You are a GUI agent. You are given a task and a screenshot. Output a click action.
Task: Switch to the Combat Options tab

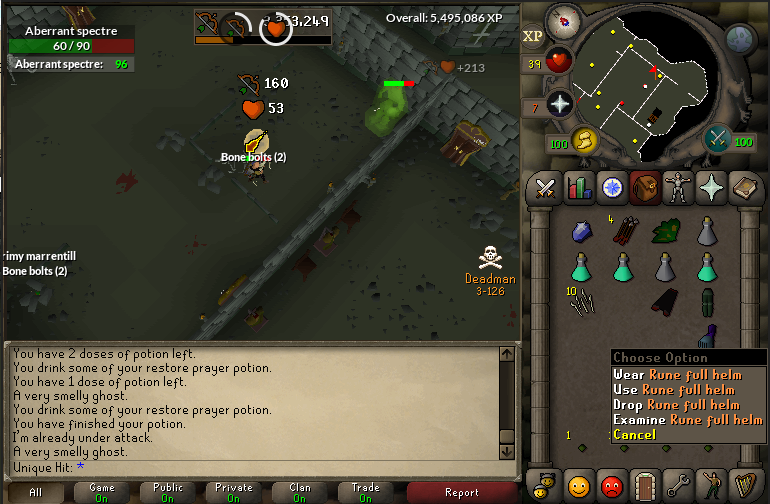[x=545, y=187]
